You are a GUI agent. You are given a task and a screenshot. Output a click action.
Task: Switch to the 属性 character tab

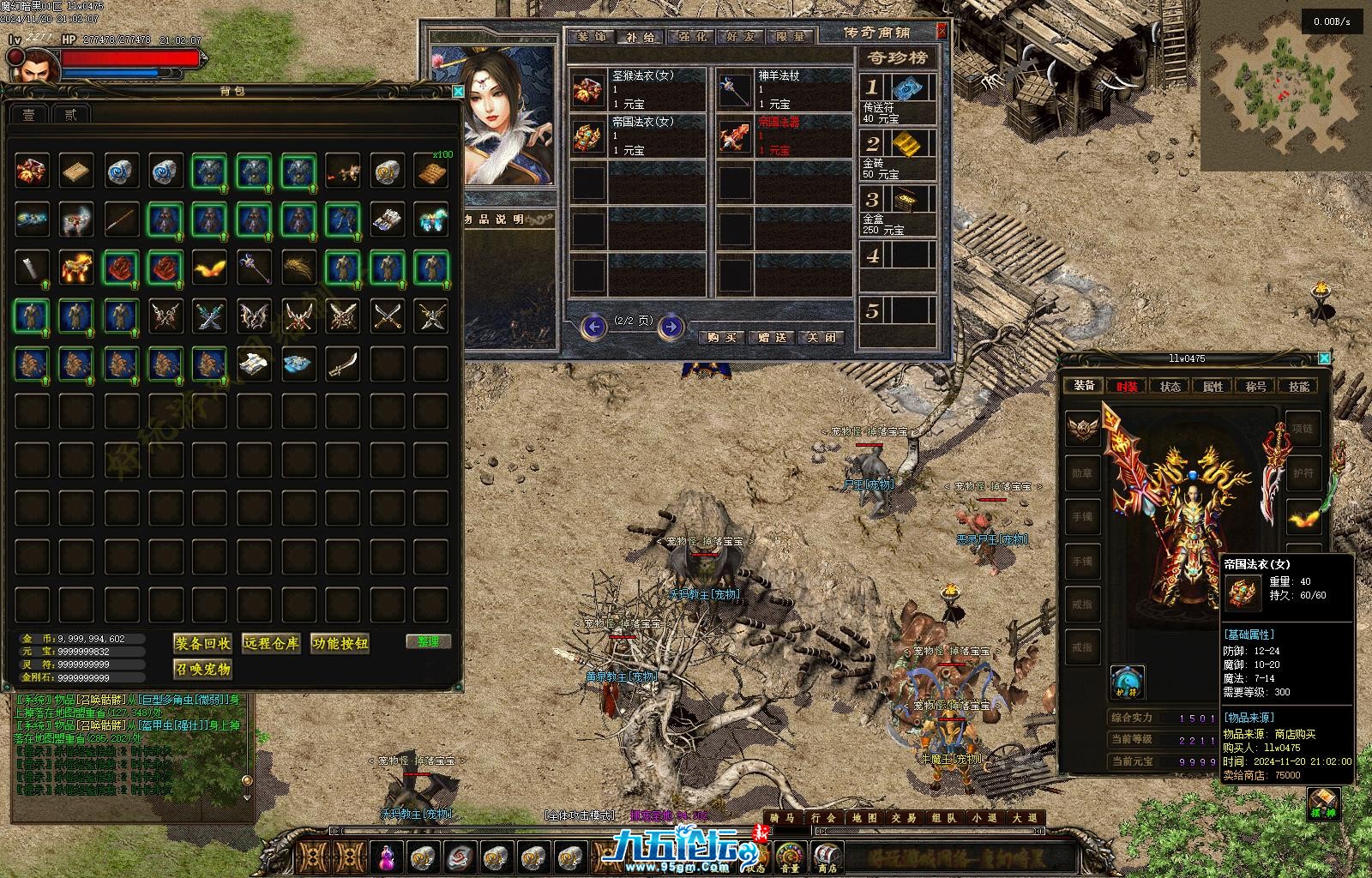1213,386
